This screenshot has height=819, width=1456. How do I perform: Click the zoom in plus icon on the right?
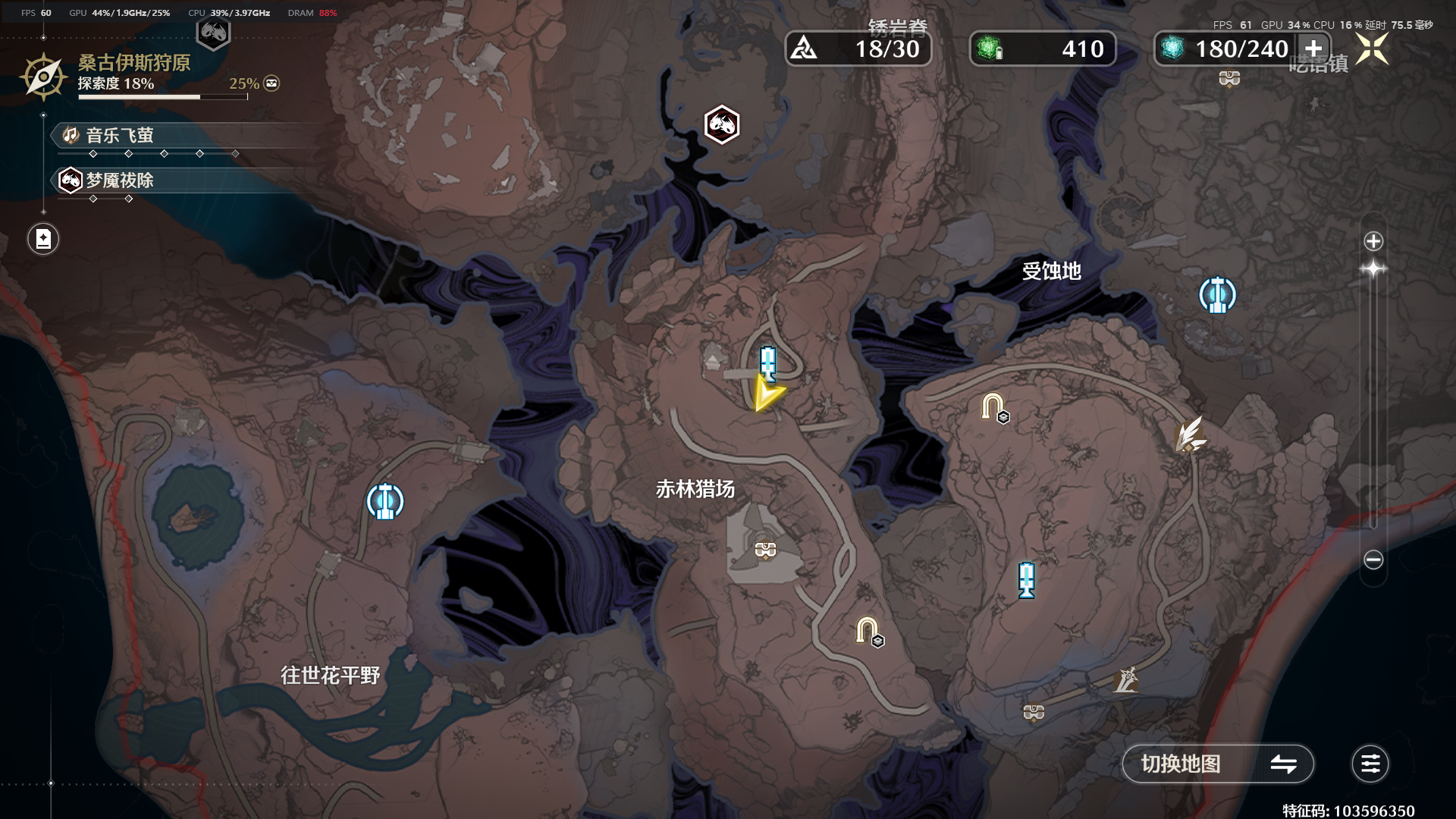[x=1373, y=241]
